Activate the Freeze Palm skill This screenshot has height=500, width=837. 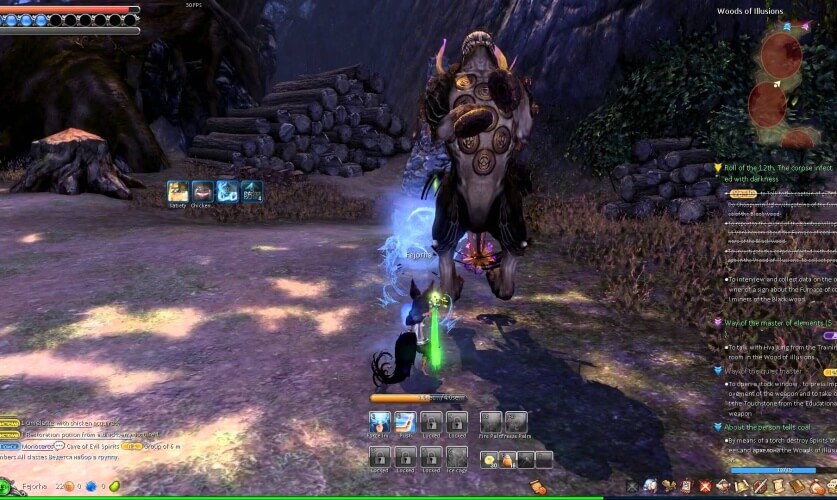tap(516, 423)
